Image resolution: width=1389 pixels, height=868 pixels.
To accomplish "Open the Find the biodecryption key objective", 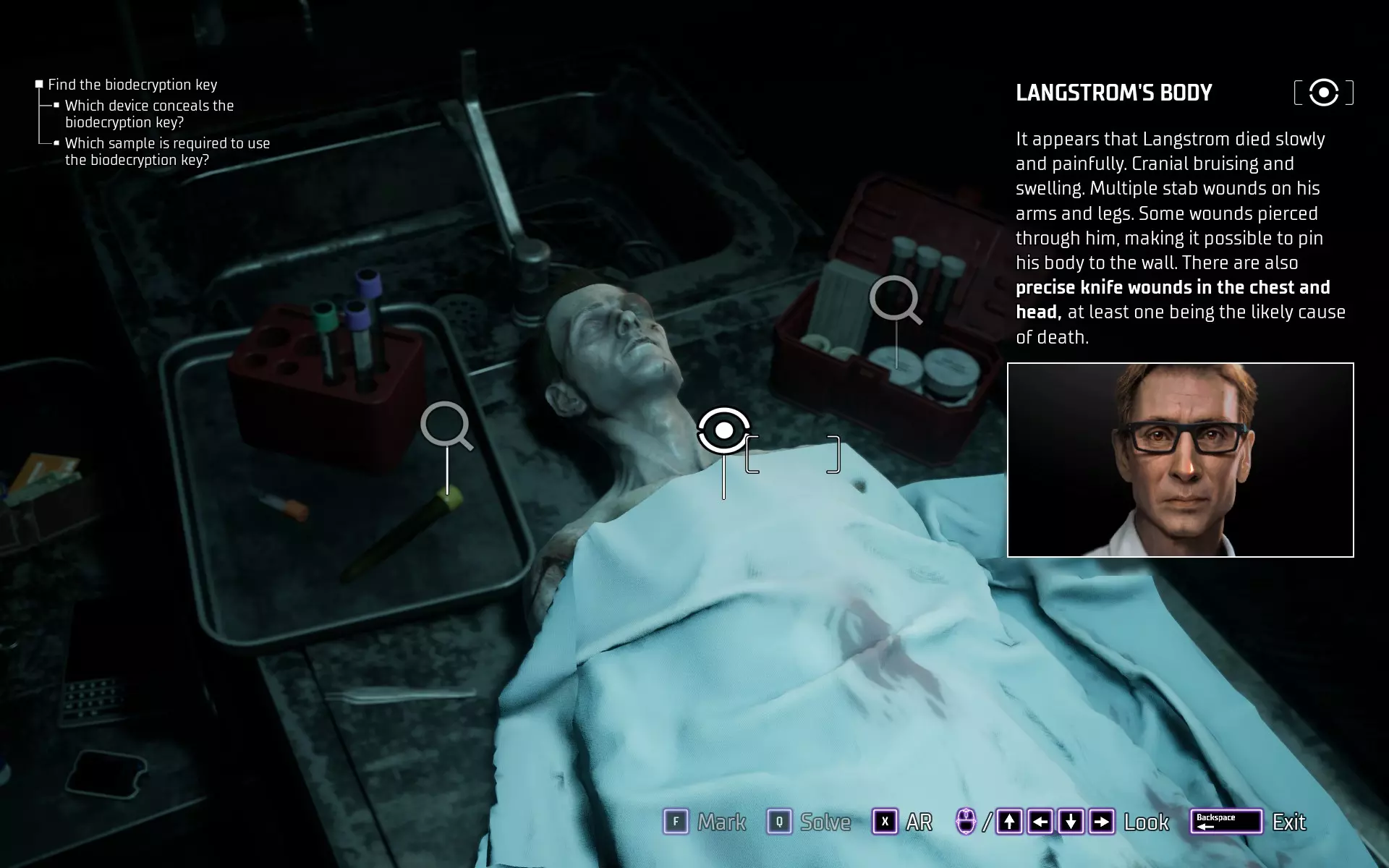I will [x=132, y=85].
